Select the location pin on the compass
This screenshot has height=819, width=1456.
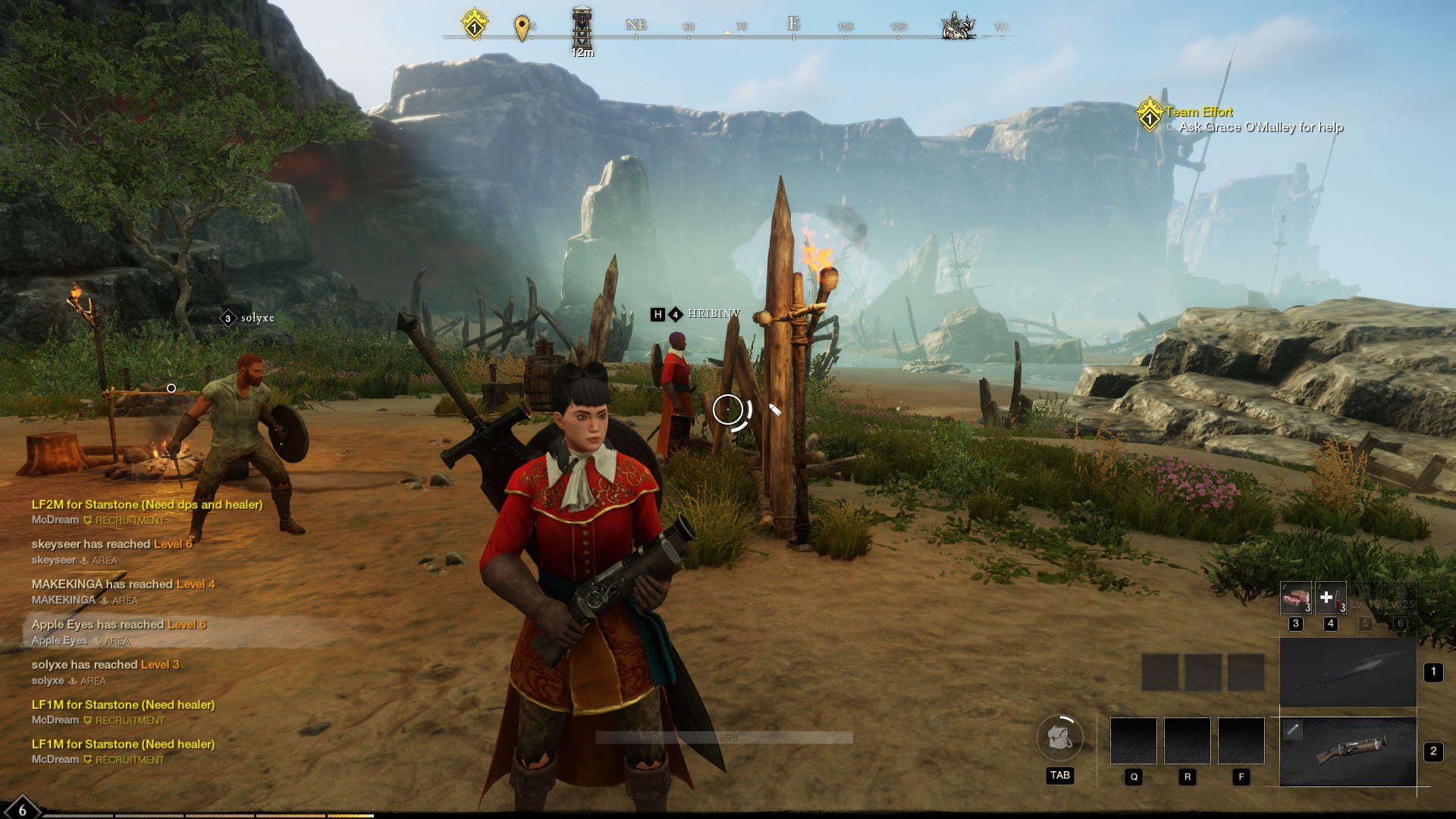pyautogui.click(x=521, y=28)
